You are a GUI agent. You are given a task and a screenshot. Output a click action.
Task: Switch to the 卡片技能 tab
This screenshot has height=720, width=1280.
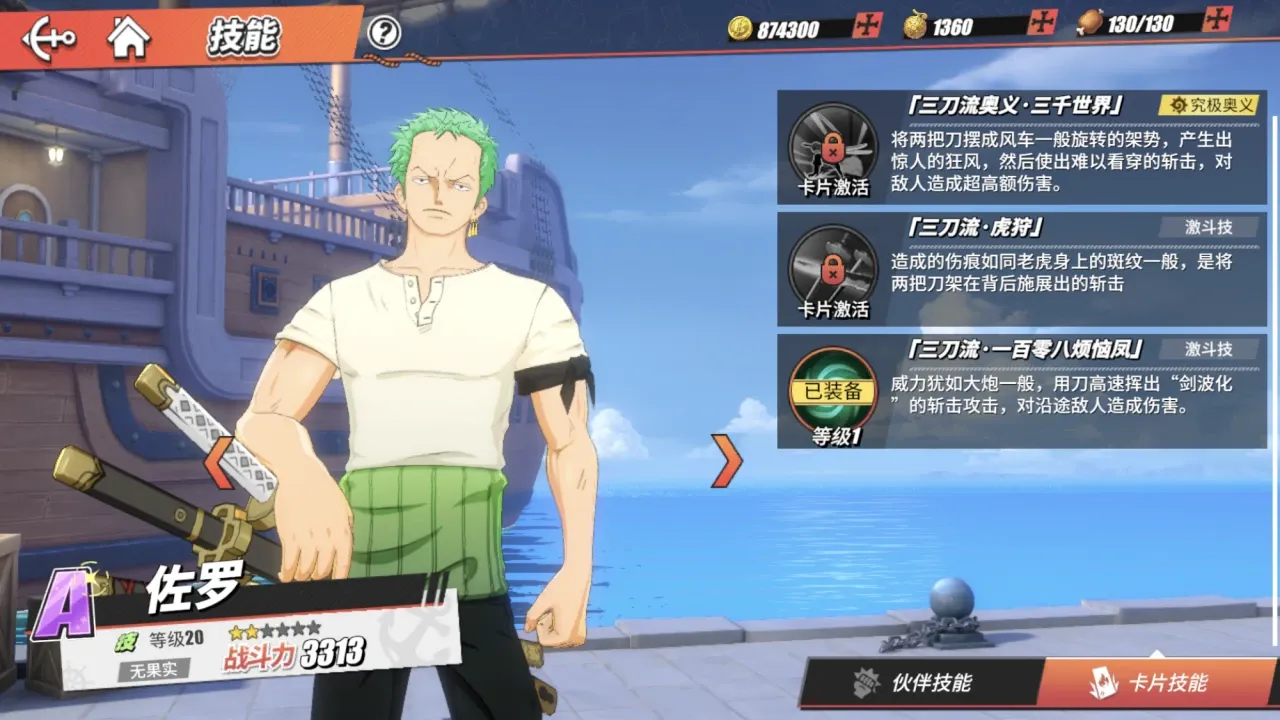(1155, 684)
